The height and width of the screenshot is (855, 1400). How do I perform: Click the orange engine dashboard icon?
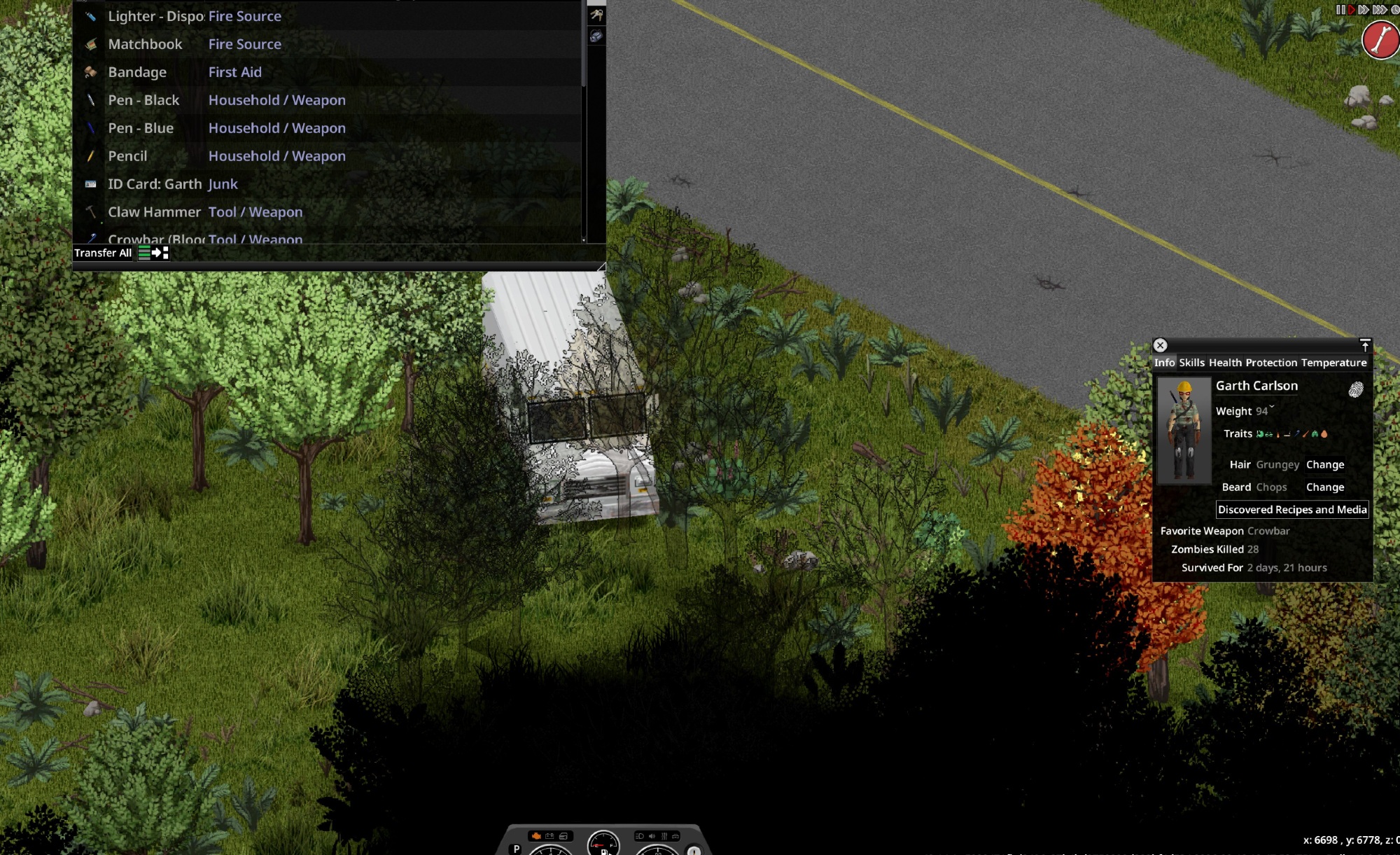(x=536, y=836)
